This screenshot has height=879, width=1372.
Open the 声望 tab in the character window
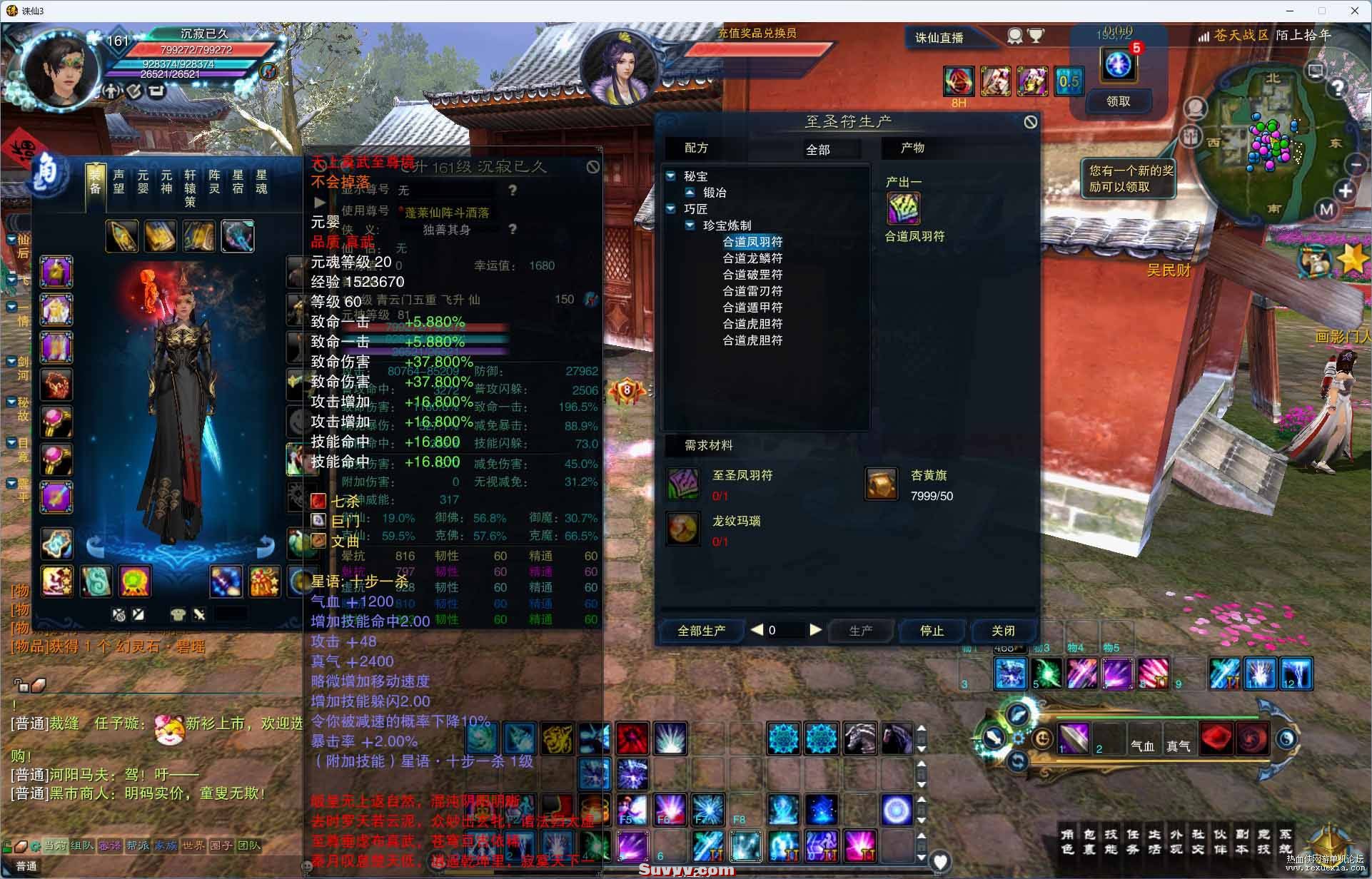pos(118,181)
